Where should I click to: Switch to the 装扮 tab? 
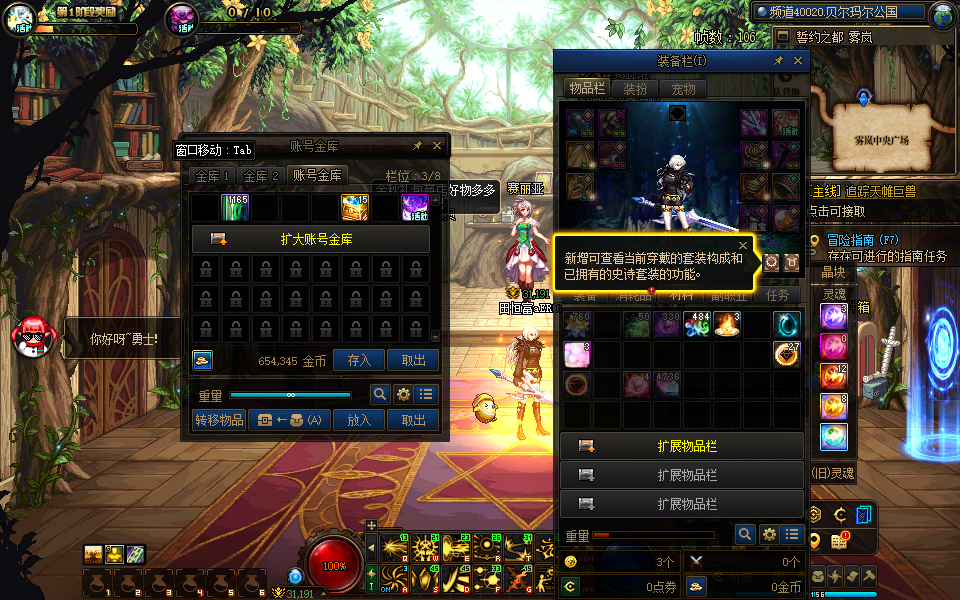pos(635,89)
